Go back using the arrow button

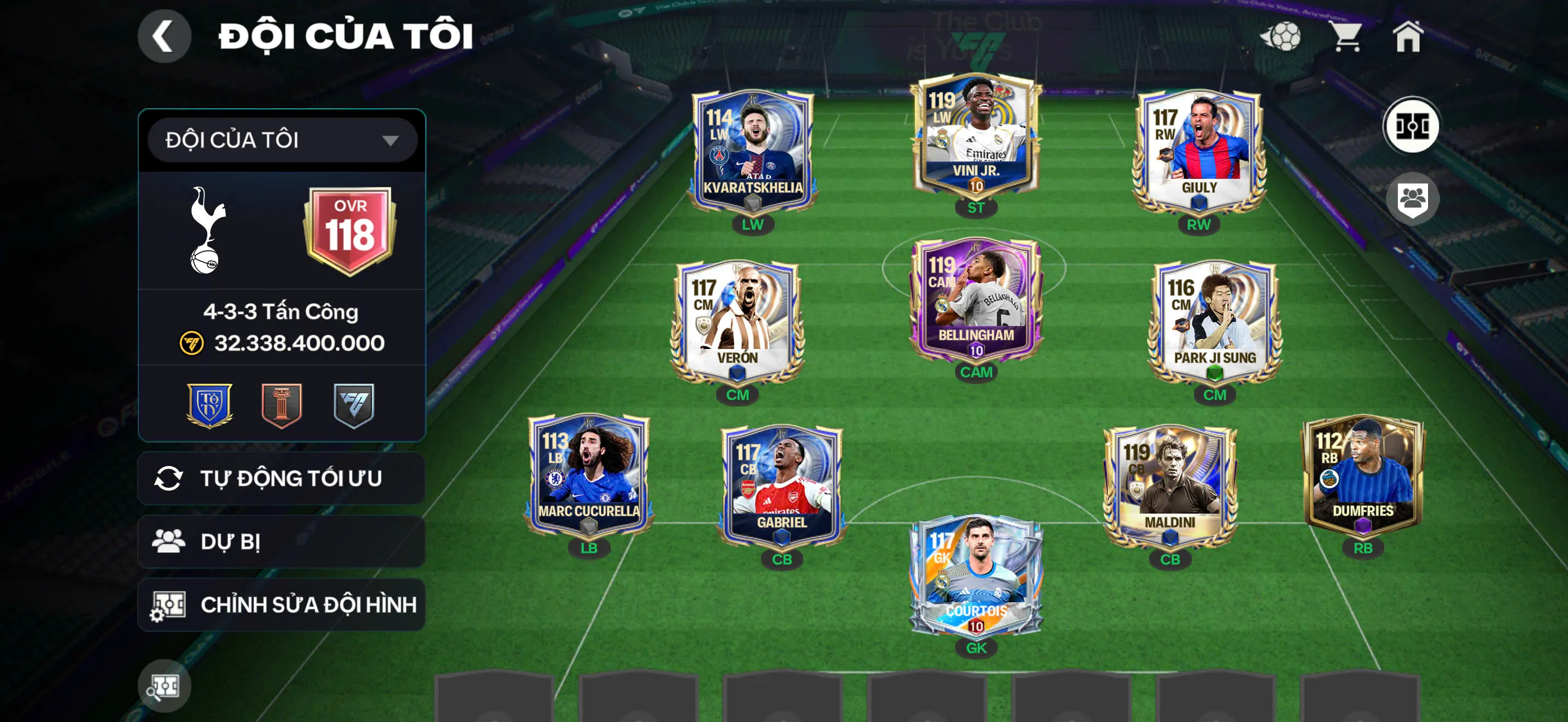[x=163, y=36]
